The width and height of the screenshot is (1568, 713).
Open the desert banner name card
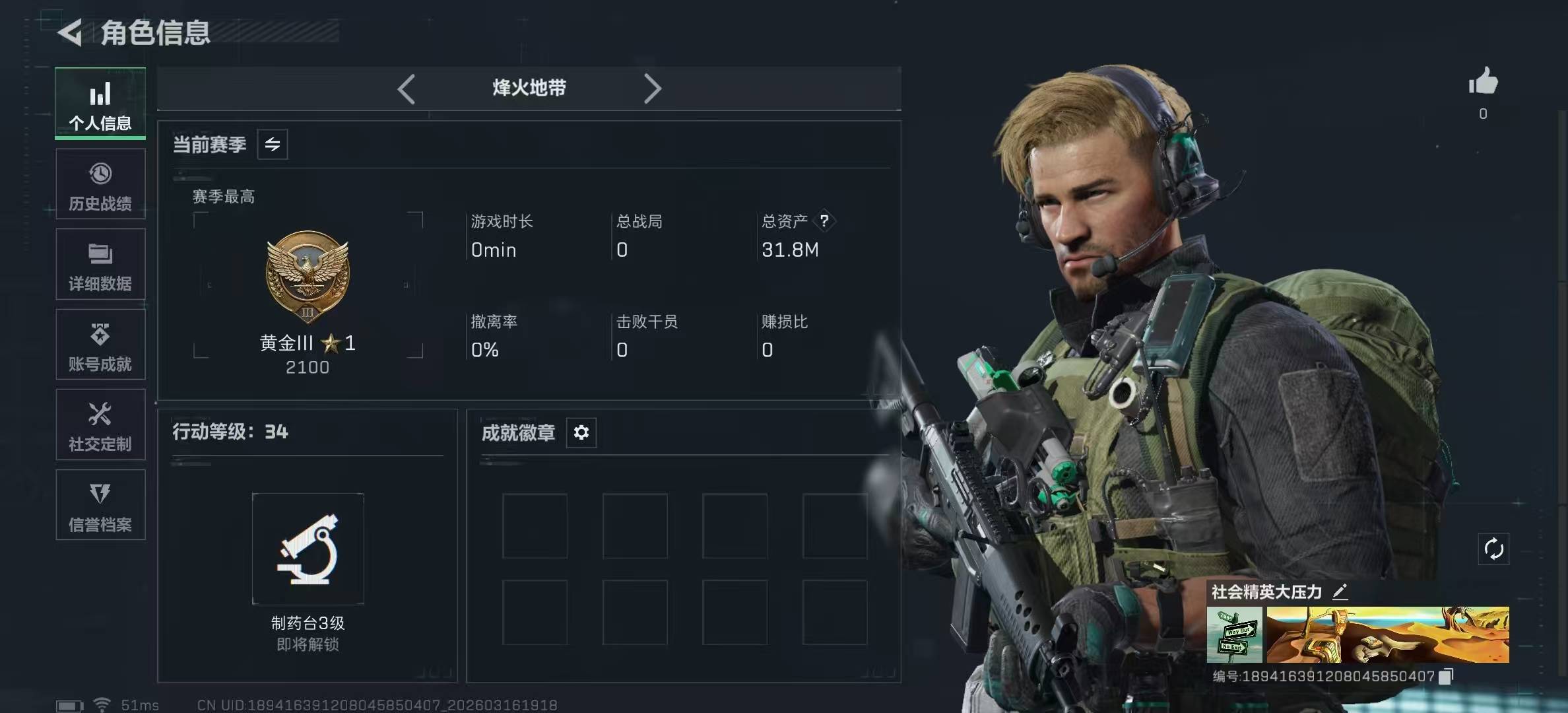click(x=1387, y=634)
